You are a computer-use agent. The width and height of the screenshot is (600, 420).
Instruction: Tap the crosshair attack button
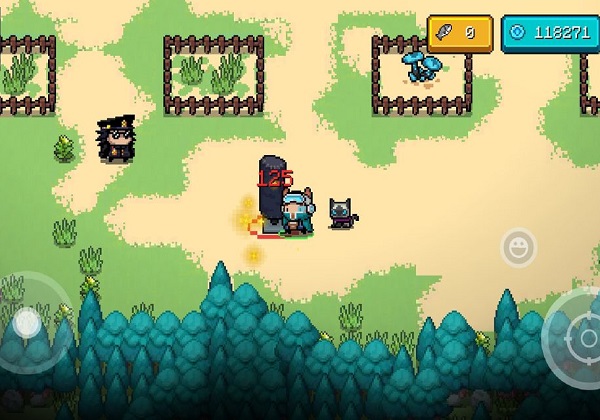click(578, 336)
